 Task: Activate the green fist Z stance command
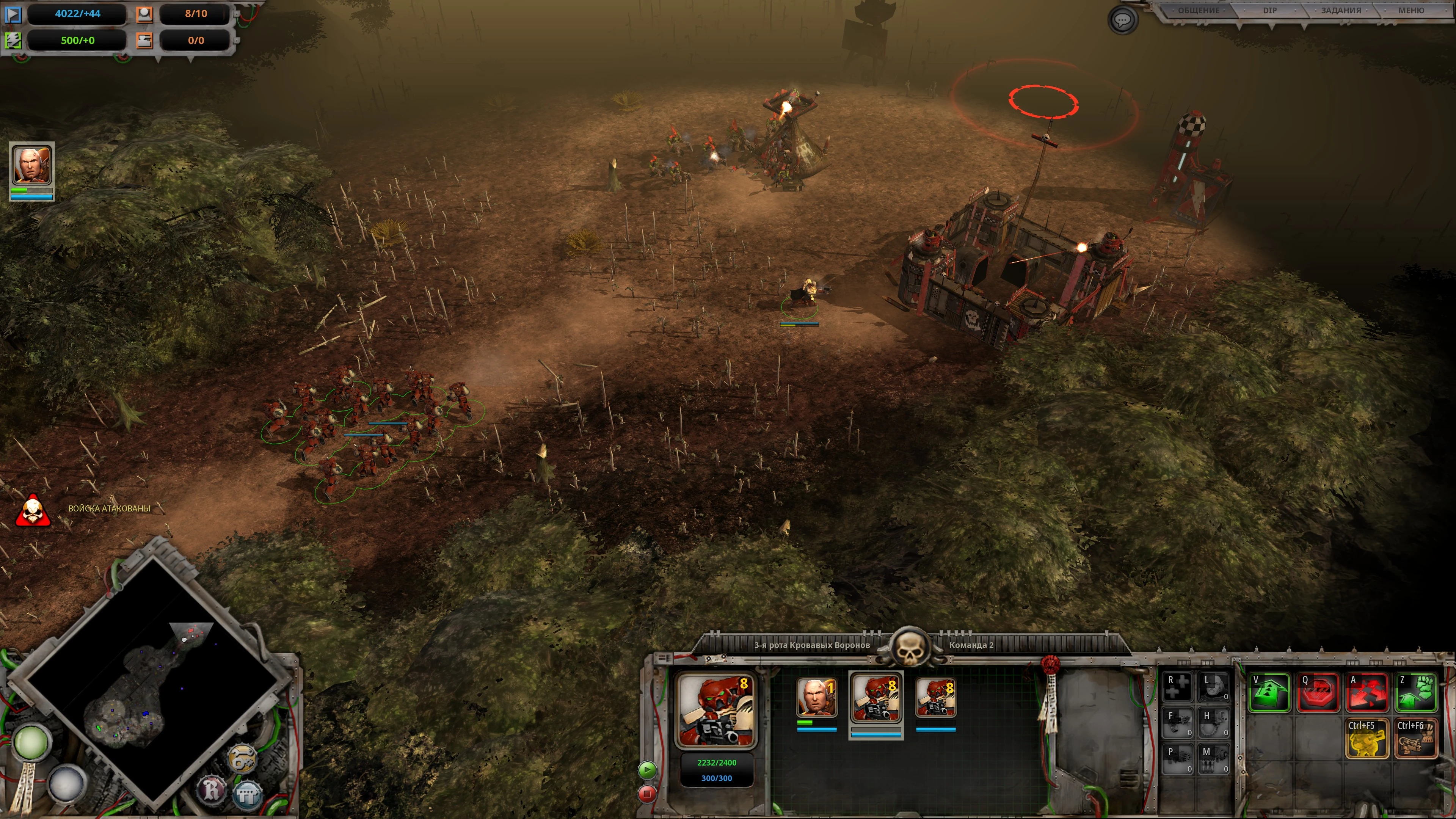[1416, 693]
